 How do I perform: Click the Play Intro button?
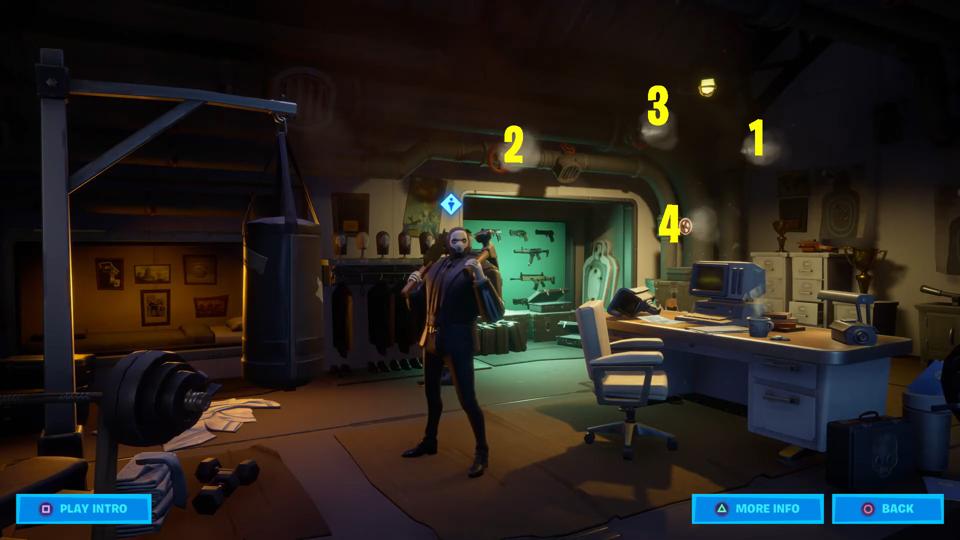84,508
